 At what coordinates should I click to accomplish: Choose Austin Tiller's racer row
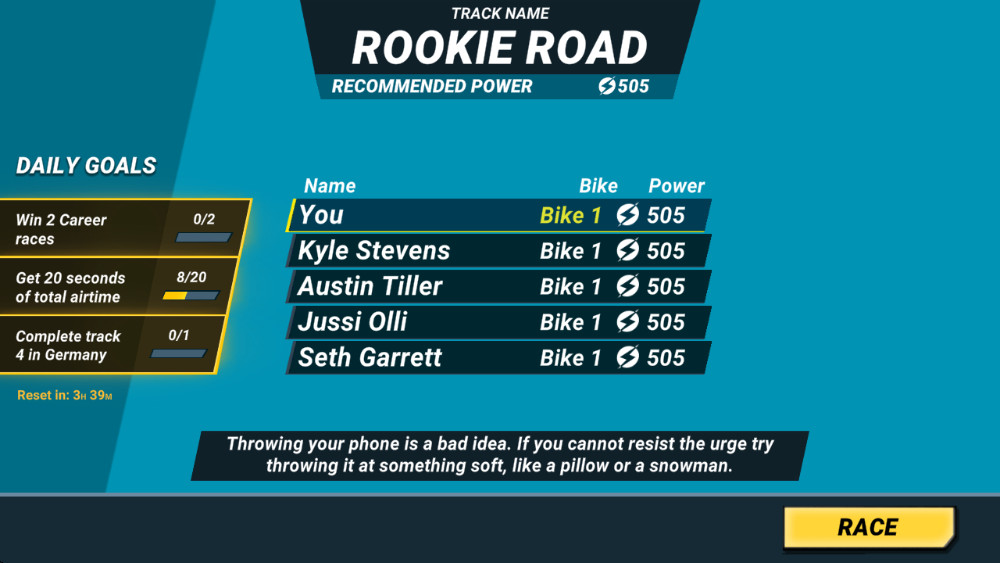498,286
